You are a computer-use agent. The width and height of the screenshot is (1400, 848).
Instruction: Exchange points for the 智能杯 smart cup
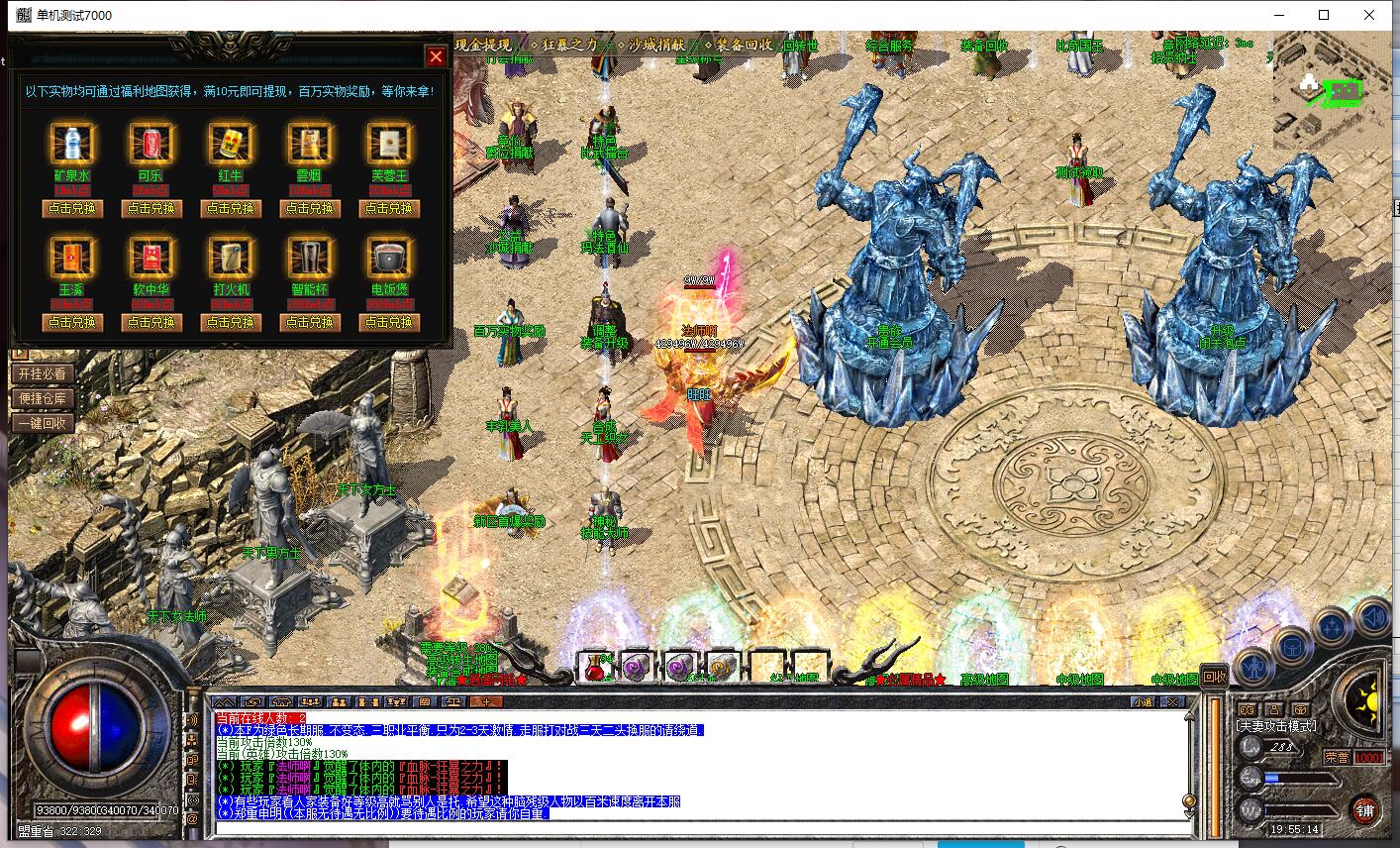[x=309, y=322]
